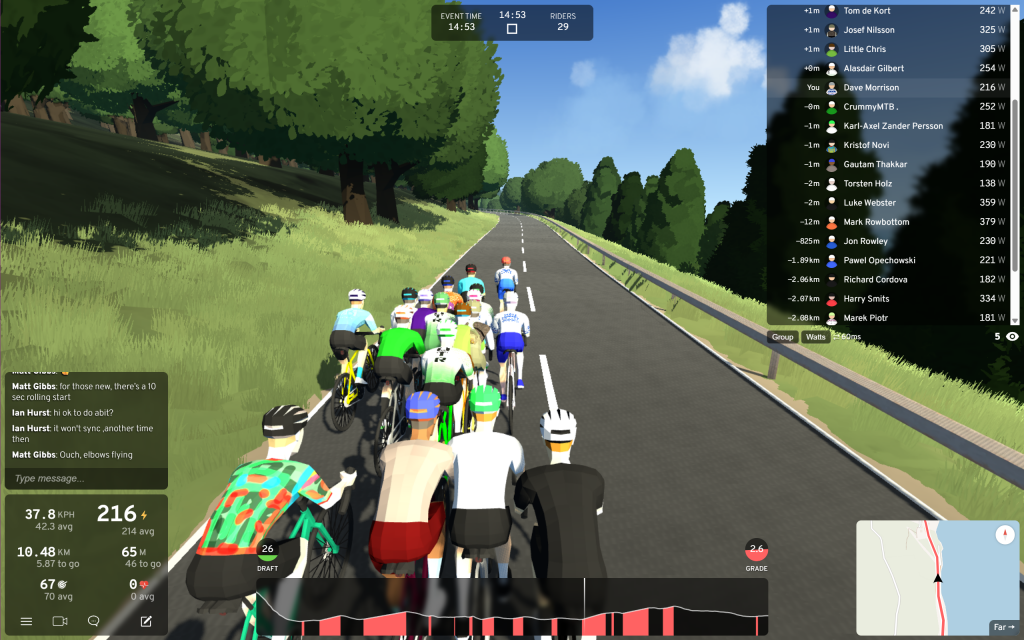Image resolution: width=1024 pixels, height=640 pixels.
Task: Open the video camera view options
Action: point(60,621)
